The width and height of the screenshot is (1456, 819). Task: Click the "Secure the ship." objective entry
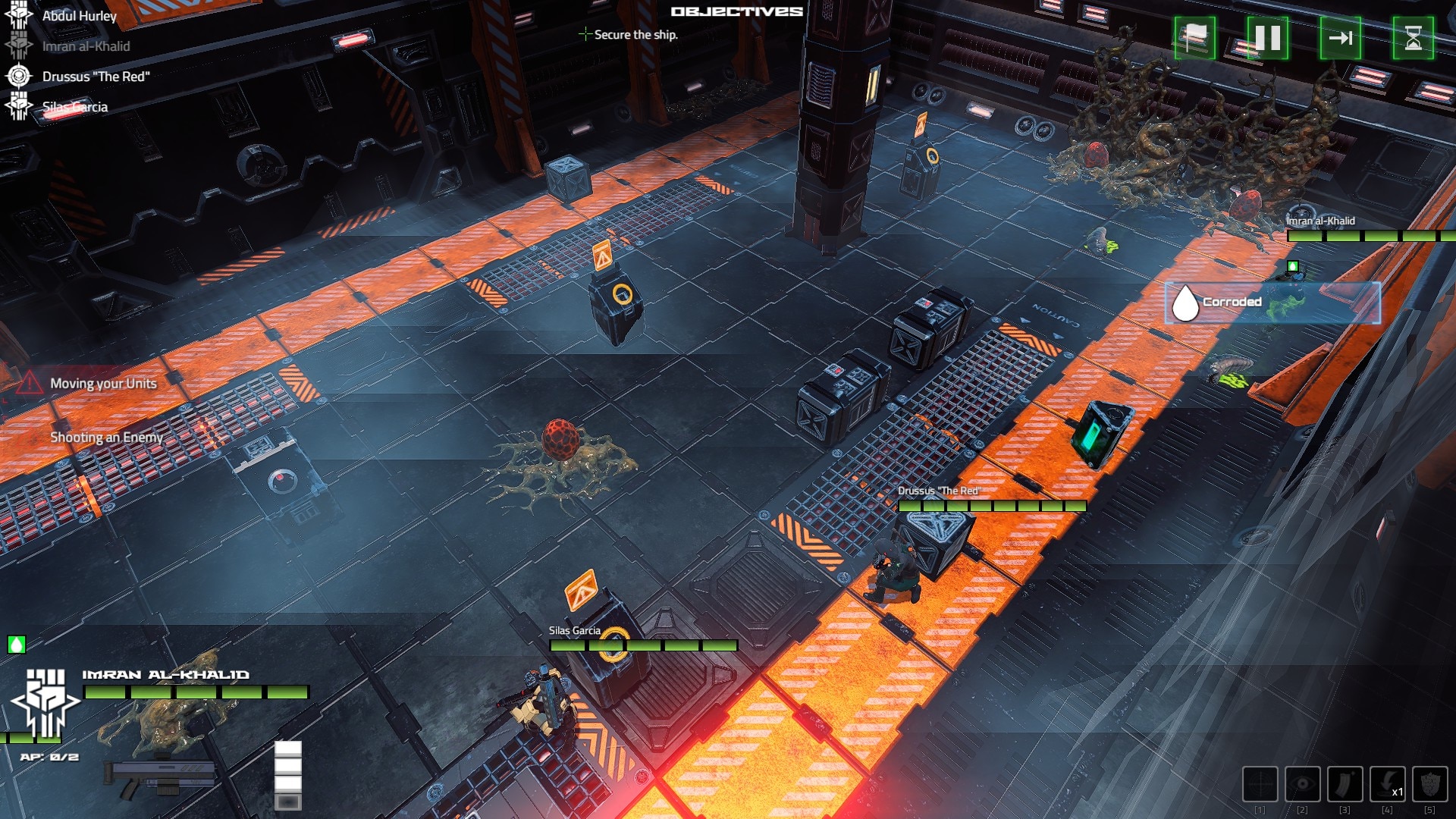pyautogui.click(x=635, y=35)
